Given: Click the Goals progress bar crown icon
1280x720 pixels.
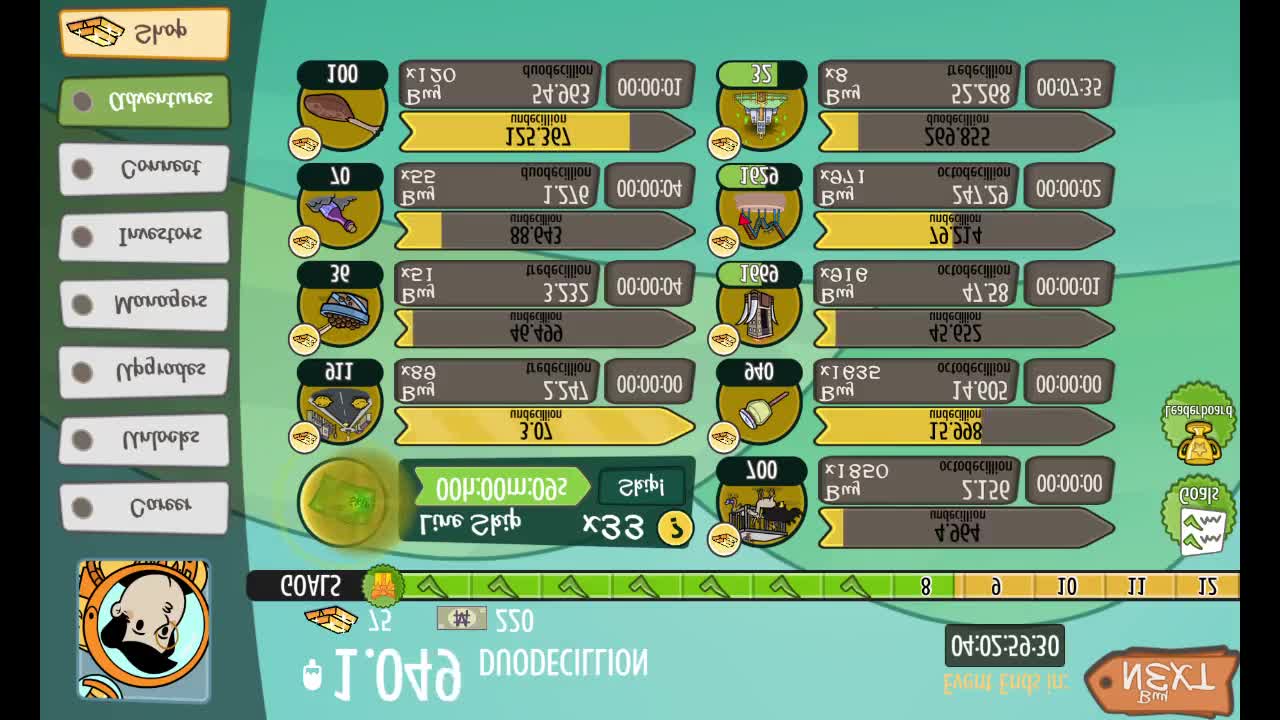Looking at the screenshot, I should coord(382,586).
